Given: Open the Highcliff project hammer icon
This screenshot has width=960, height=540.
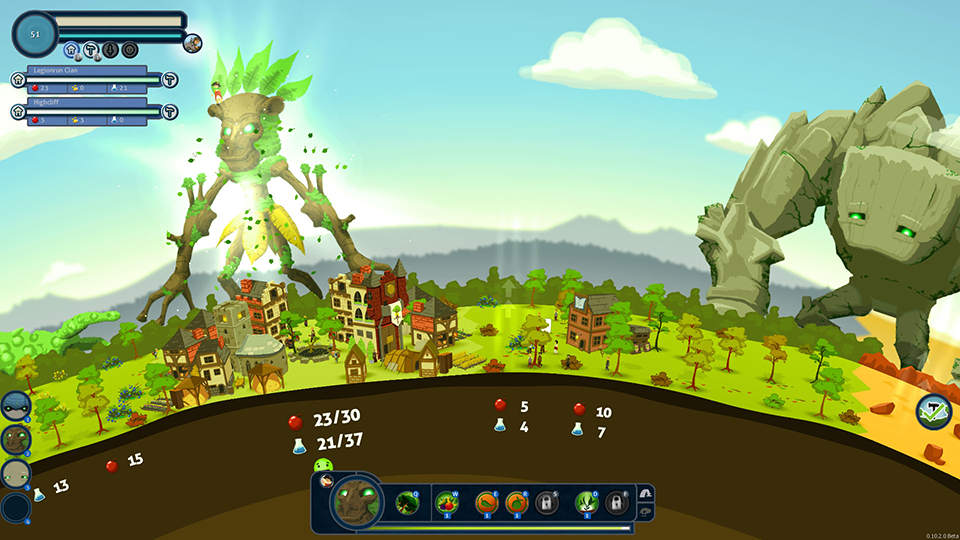Looking at the screenshot, I should [x=170, y=111].
